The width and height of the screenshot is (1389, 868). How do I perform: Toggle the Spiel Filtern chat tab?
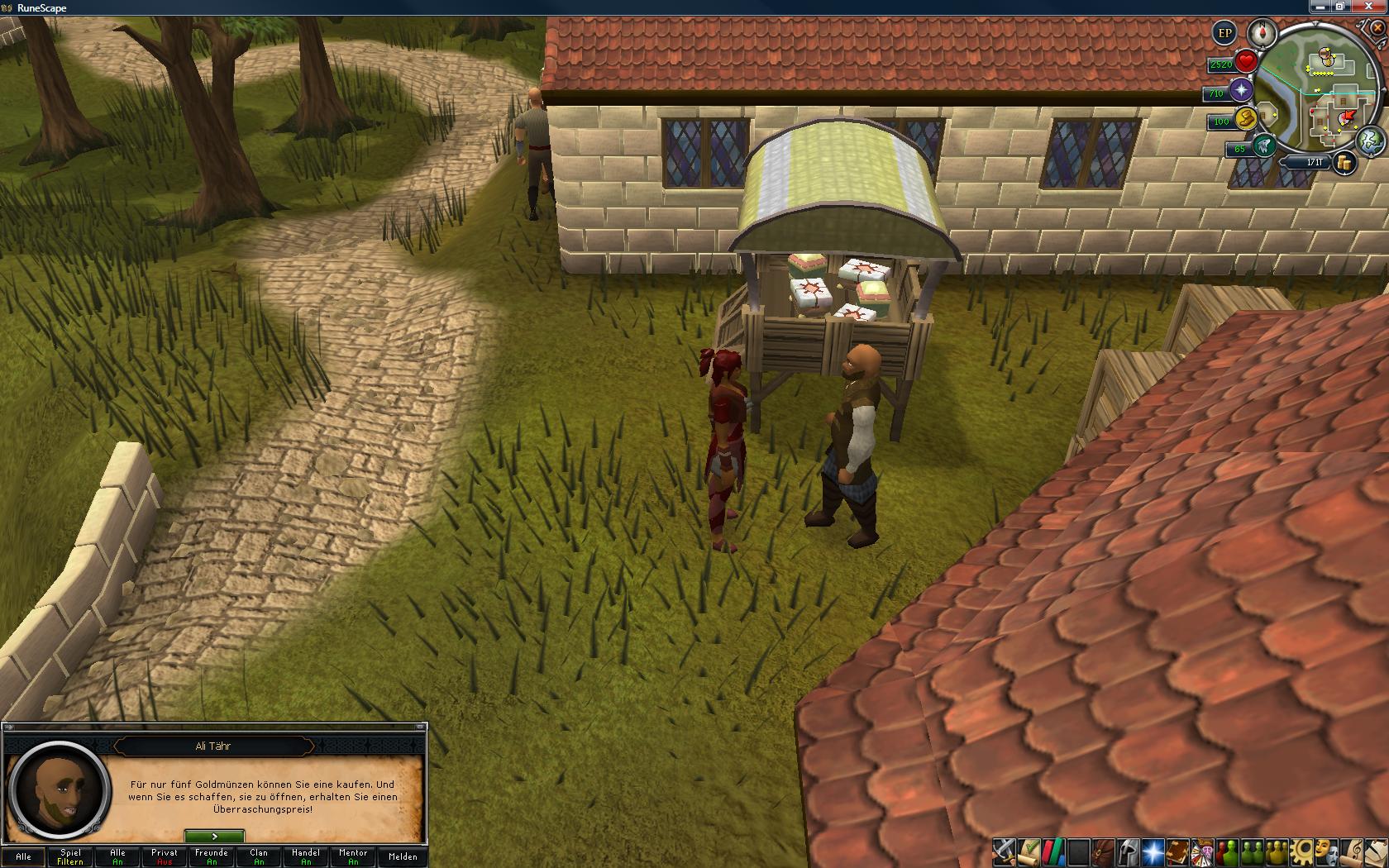coord(70,856)
